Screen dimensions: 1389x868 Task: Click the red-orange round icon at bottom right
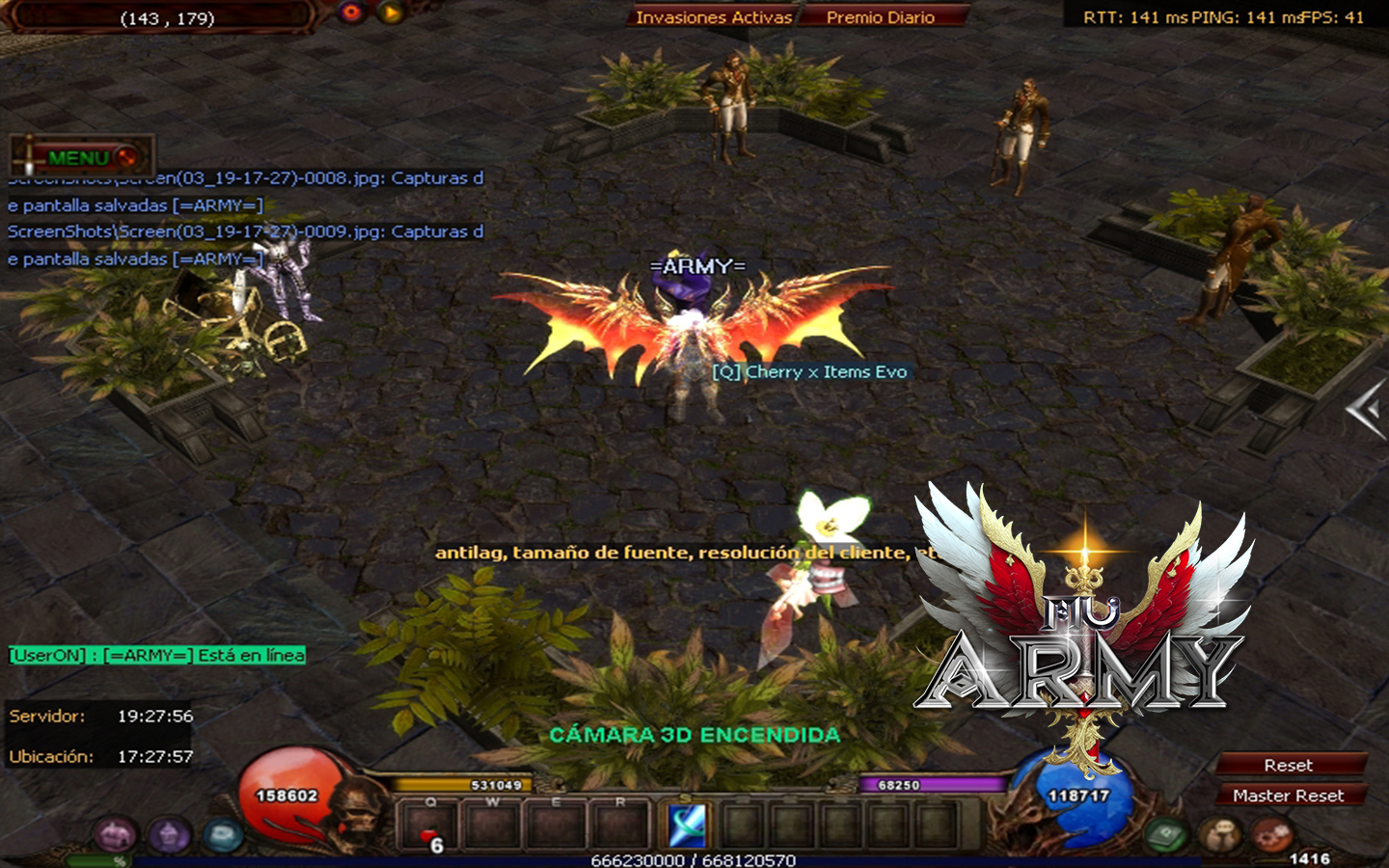(x=1271, y=834)
